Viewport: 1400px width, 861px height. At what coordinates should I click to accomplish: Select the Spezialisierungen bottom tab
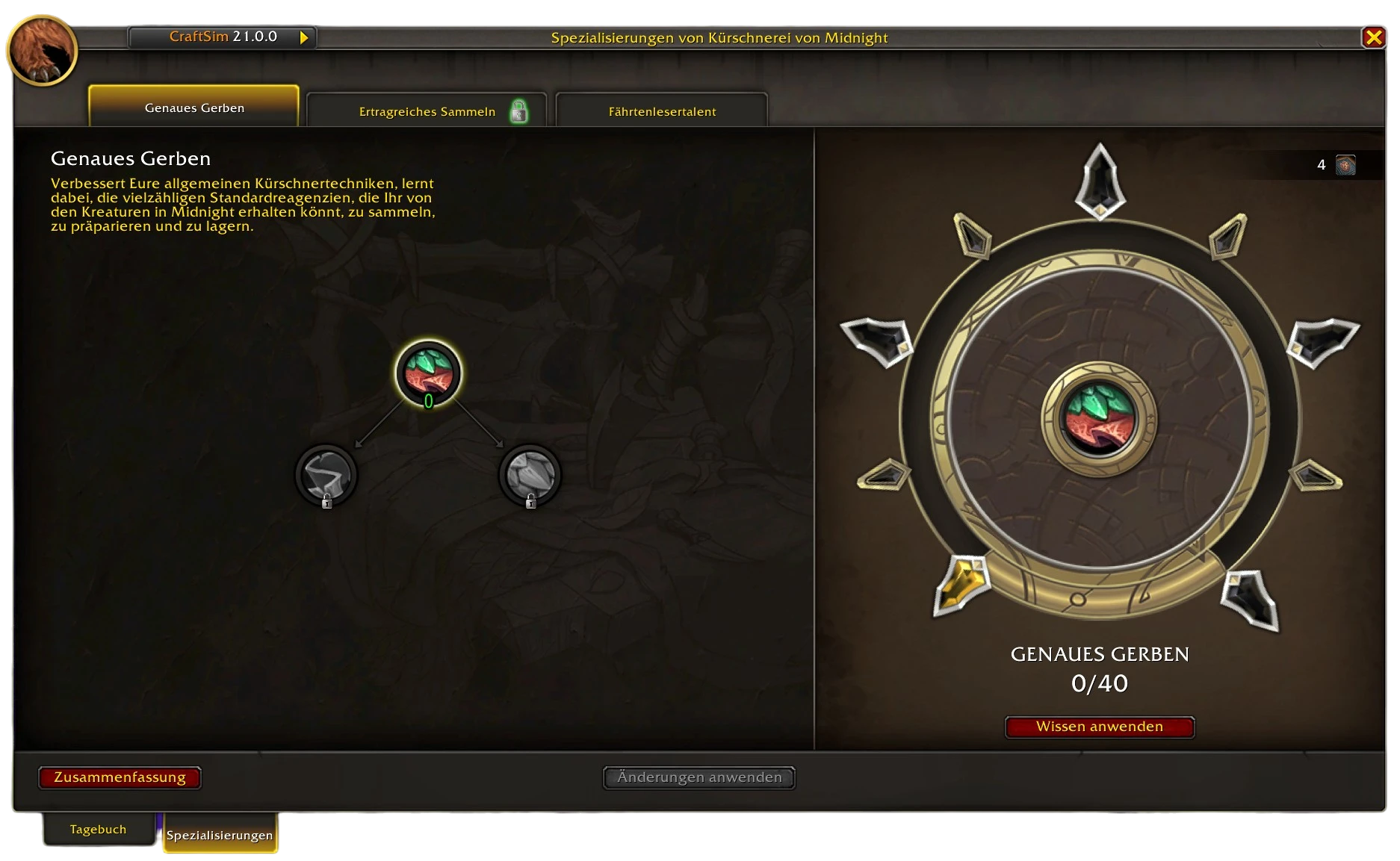coord(220,835)
